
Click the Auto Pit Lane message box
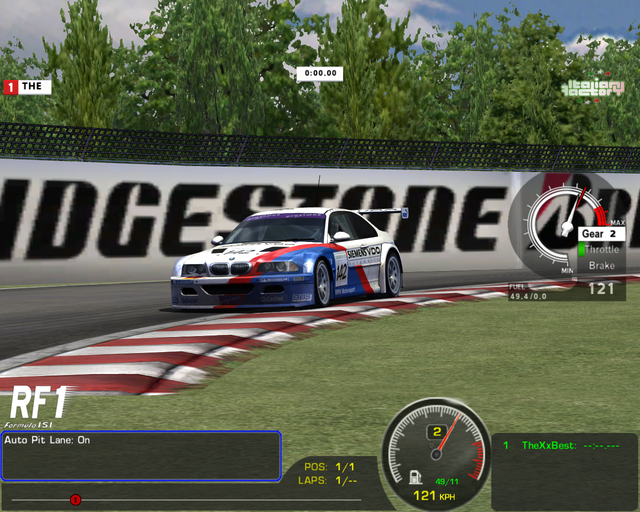pyautogui.click(x=140, y=456)
